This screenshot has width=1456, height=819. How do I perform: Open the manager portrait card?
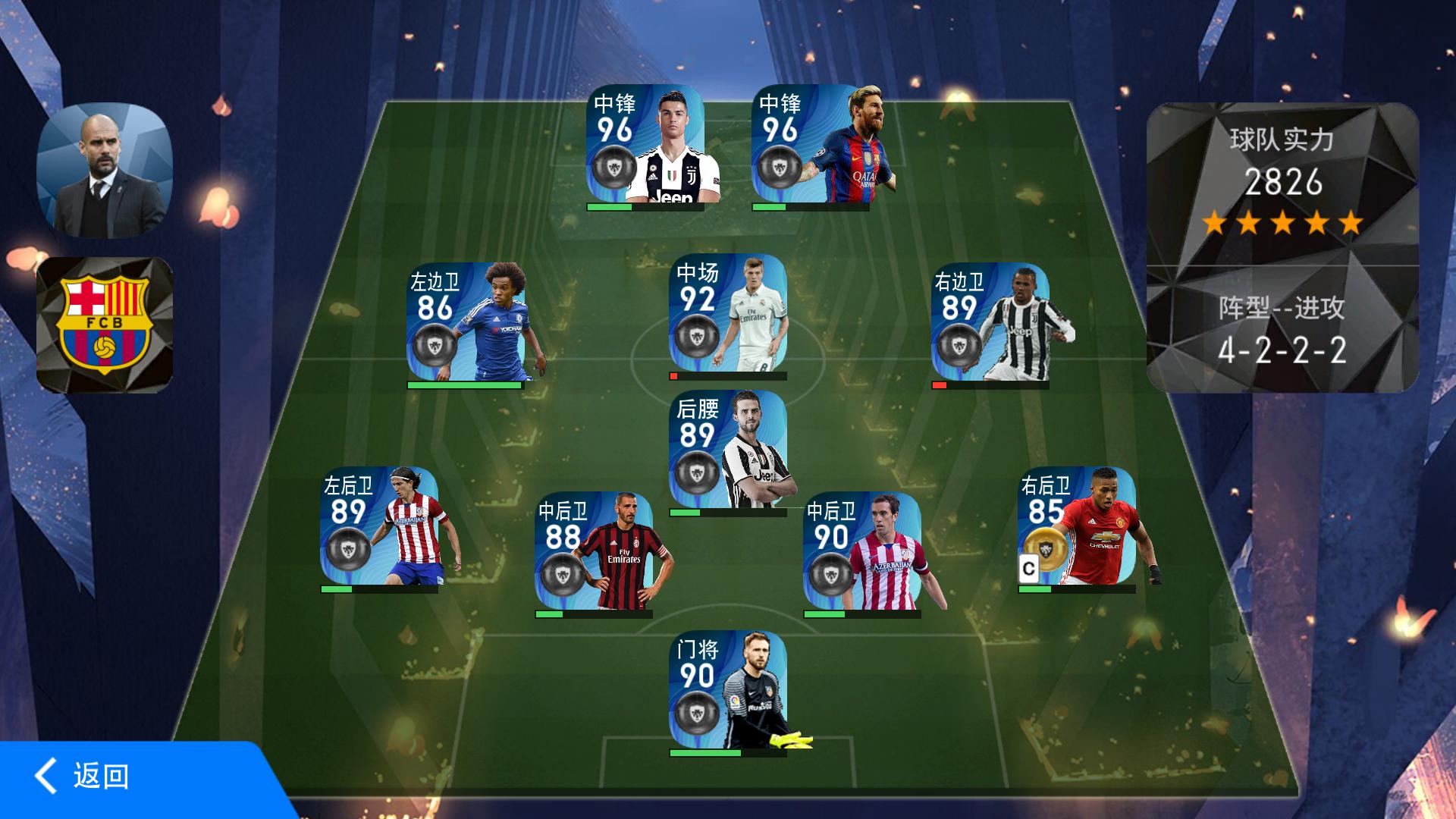pyautogui.click(x=105, y=171)
